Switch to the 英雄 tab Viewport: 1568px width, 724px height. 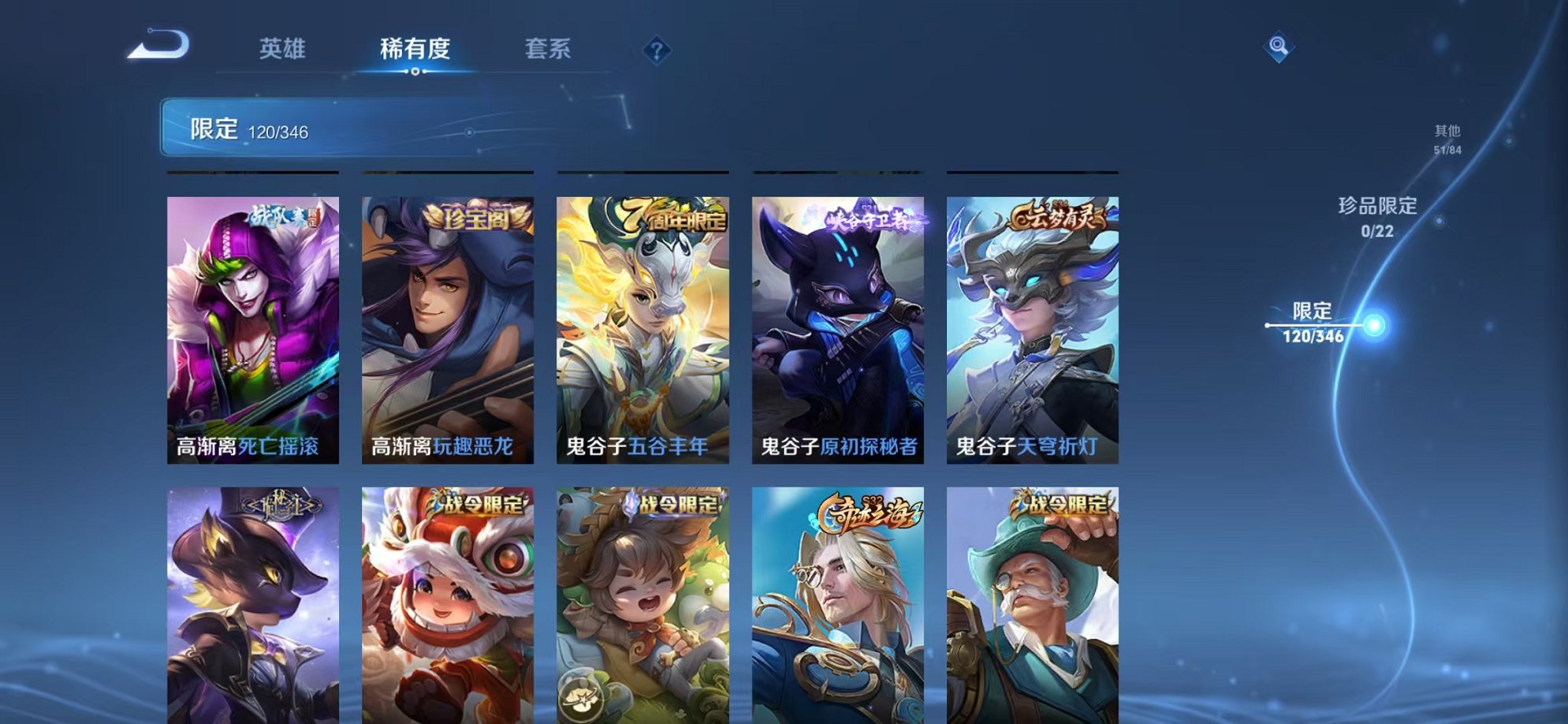pos(284,49)
